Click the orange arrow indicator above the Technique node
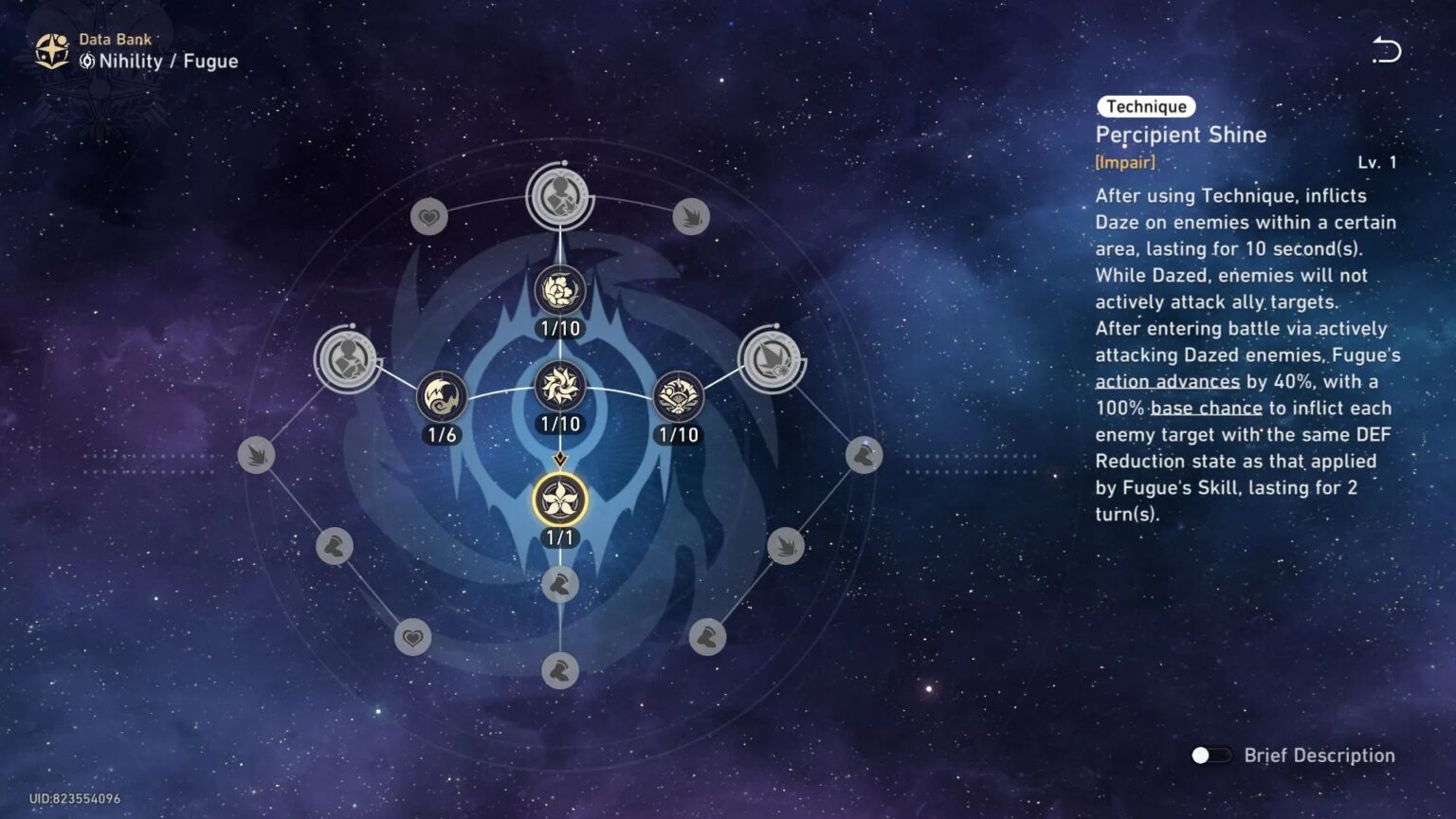 pyautogui.click(x=558, y=459)
